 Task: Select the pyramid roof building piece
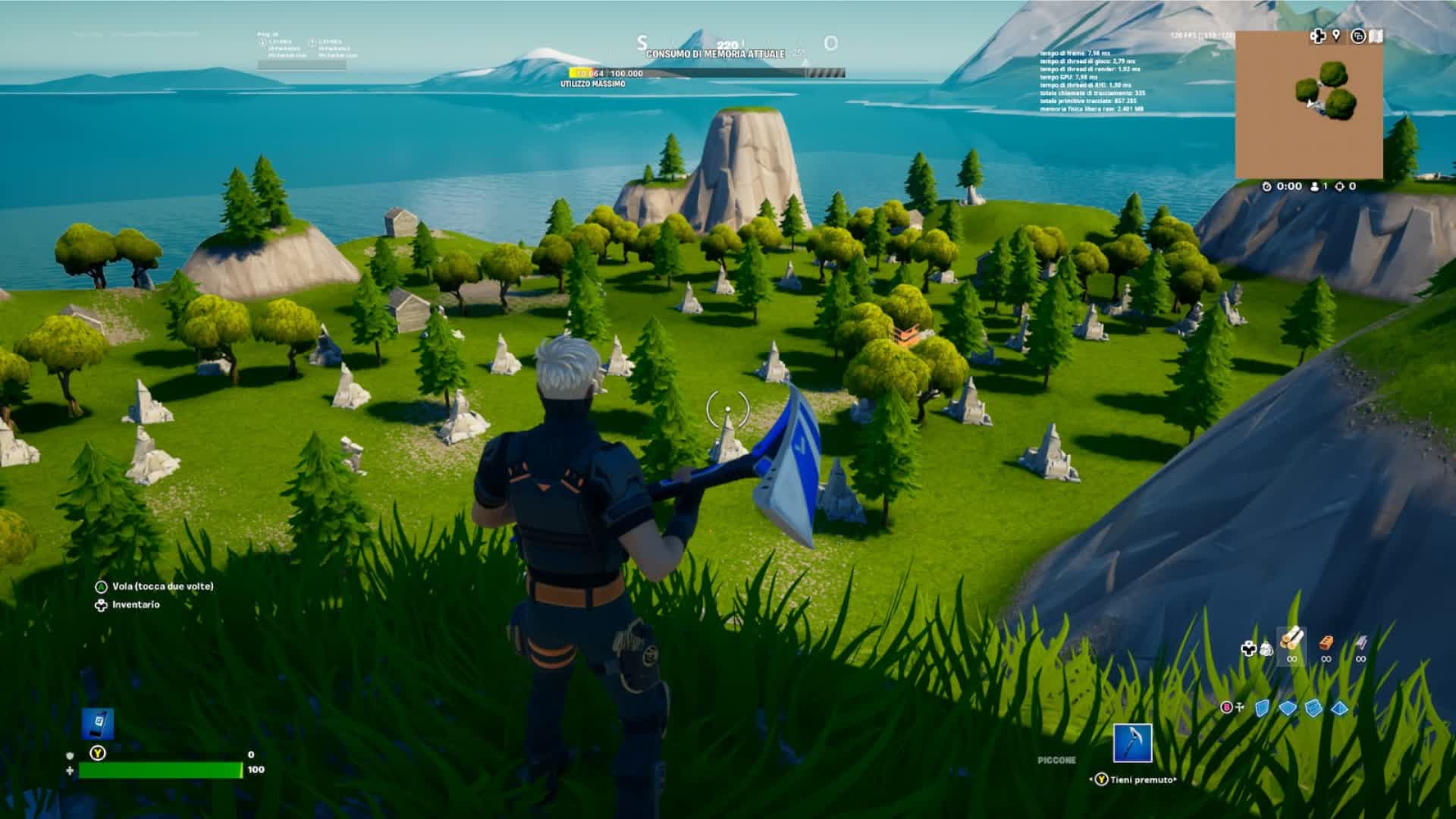click(1340, 708)
